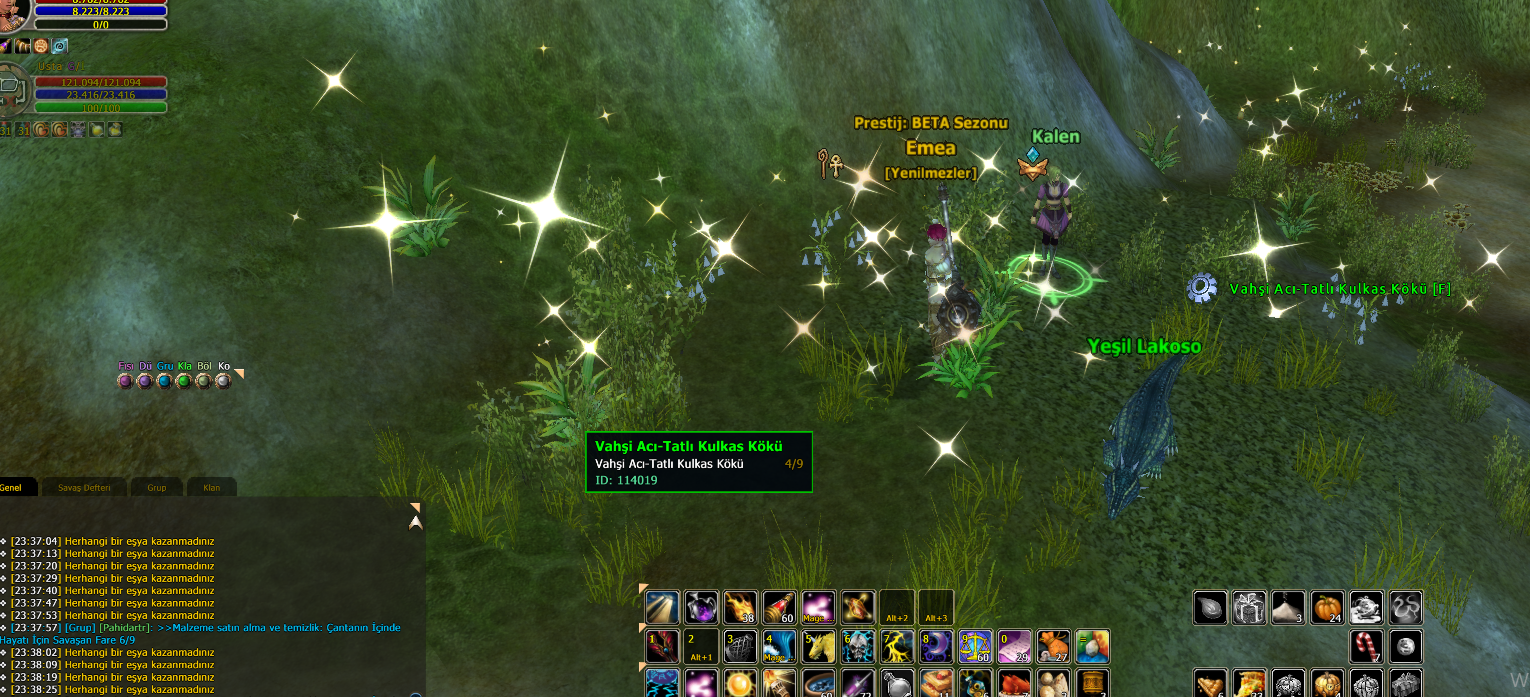Screen dimensions: 1530x697
Task: Open the gift box item icon
Action: 1249,607
